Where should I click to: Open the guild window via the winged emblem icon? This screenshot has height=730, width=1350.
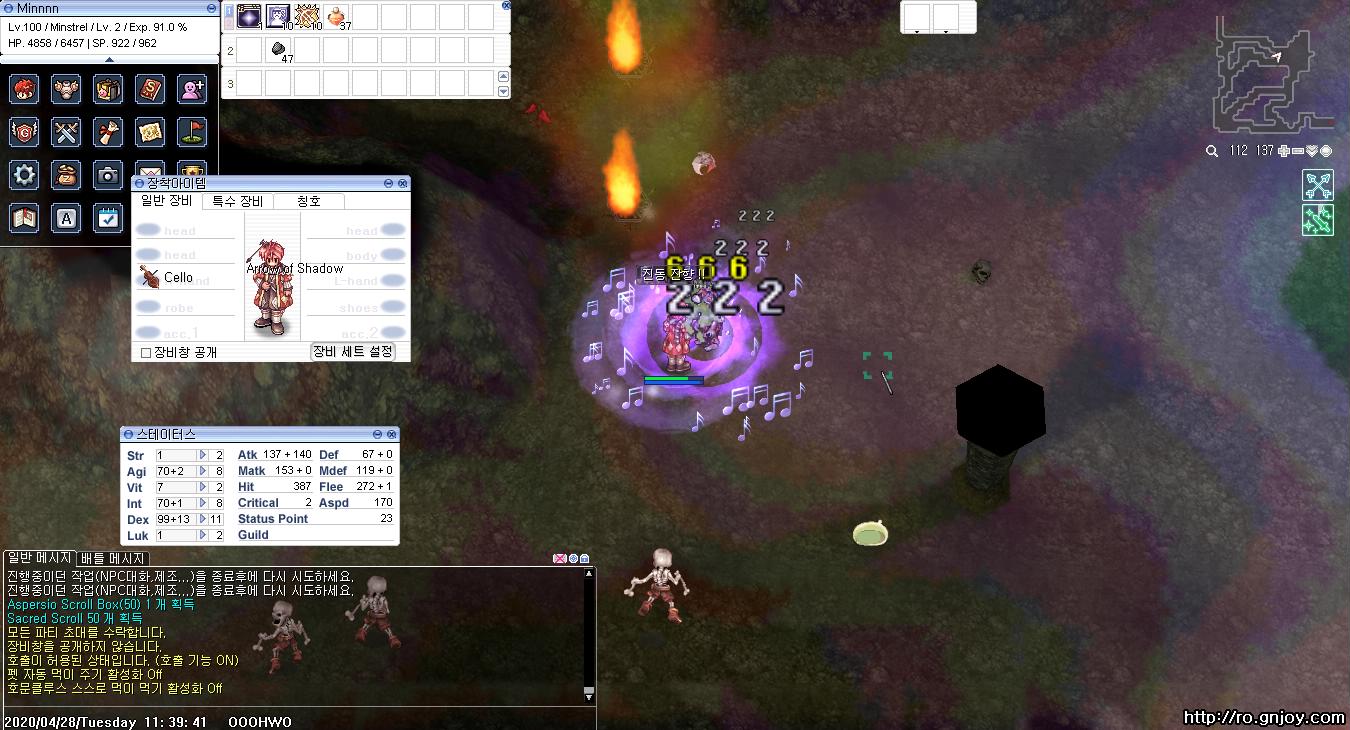coord(24,132)
